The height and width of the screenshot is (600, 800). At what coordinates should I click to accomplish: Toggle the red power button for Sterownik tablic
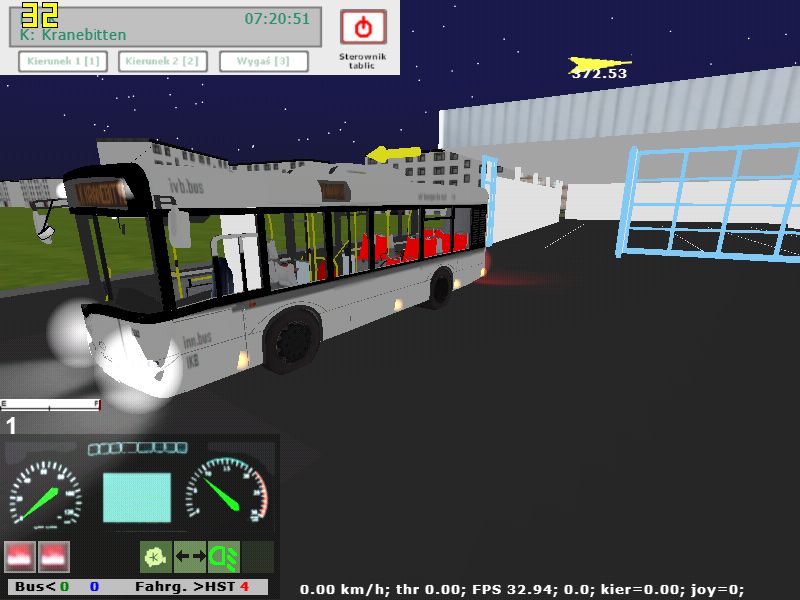[363, 27]
